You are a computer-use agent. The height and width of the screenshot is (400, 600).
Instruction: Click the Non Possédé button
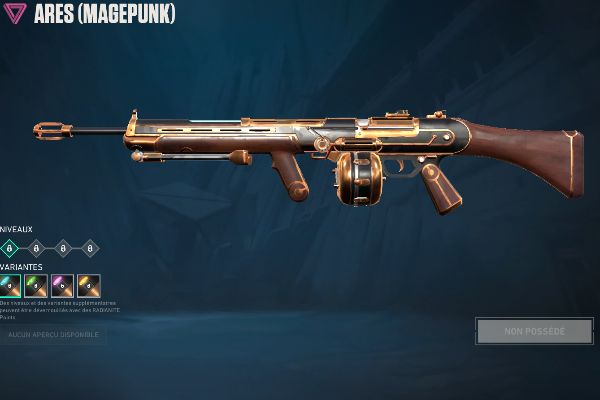pyautogui.click(x=534, y=331)
